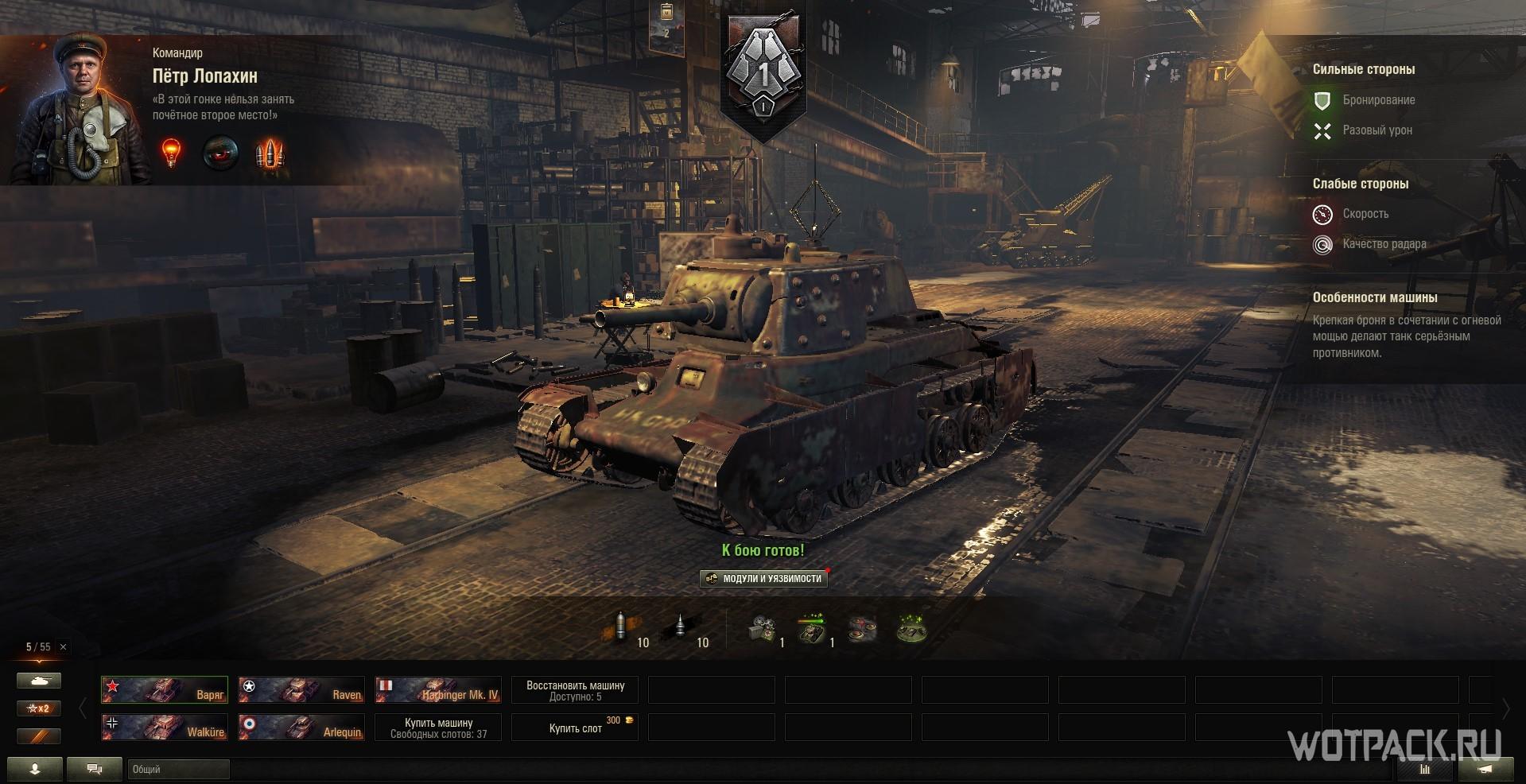Open the contacts list button

coord(35,769)
